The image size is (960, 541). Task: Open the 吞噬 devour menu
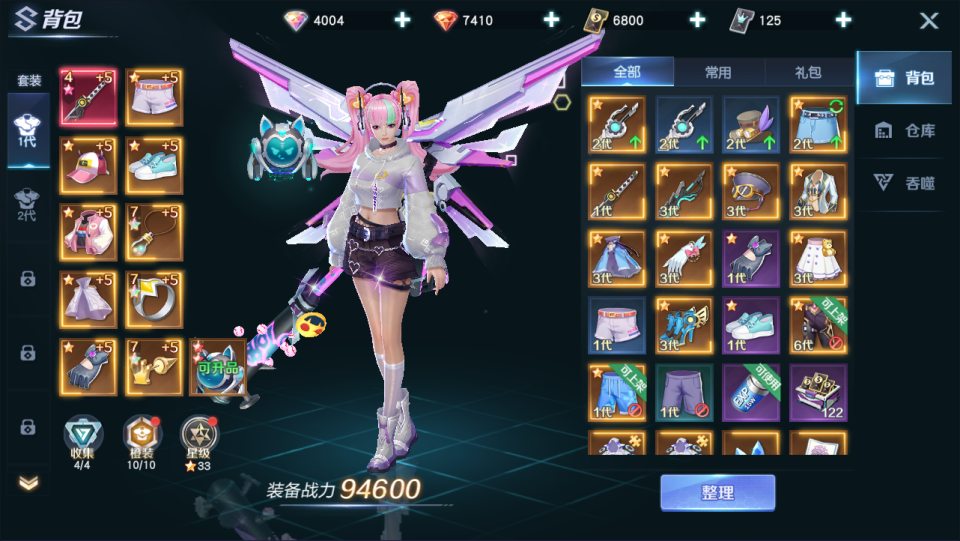(x=904, y=182)
